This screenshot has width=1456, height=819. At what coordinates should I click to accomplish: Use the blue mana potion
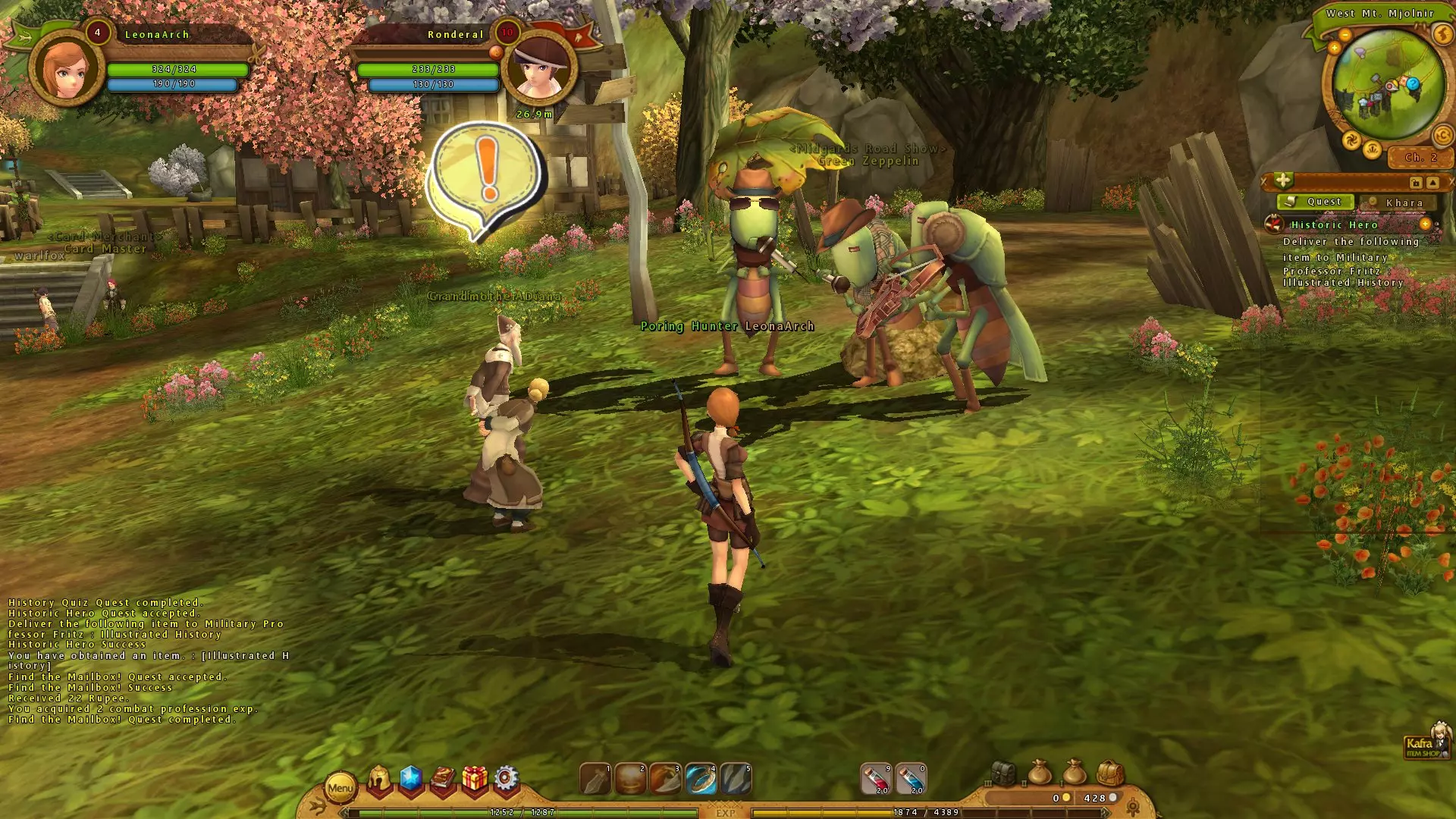(911, 780)
